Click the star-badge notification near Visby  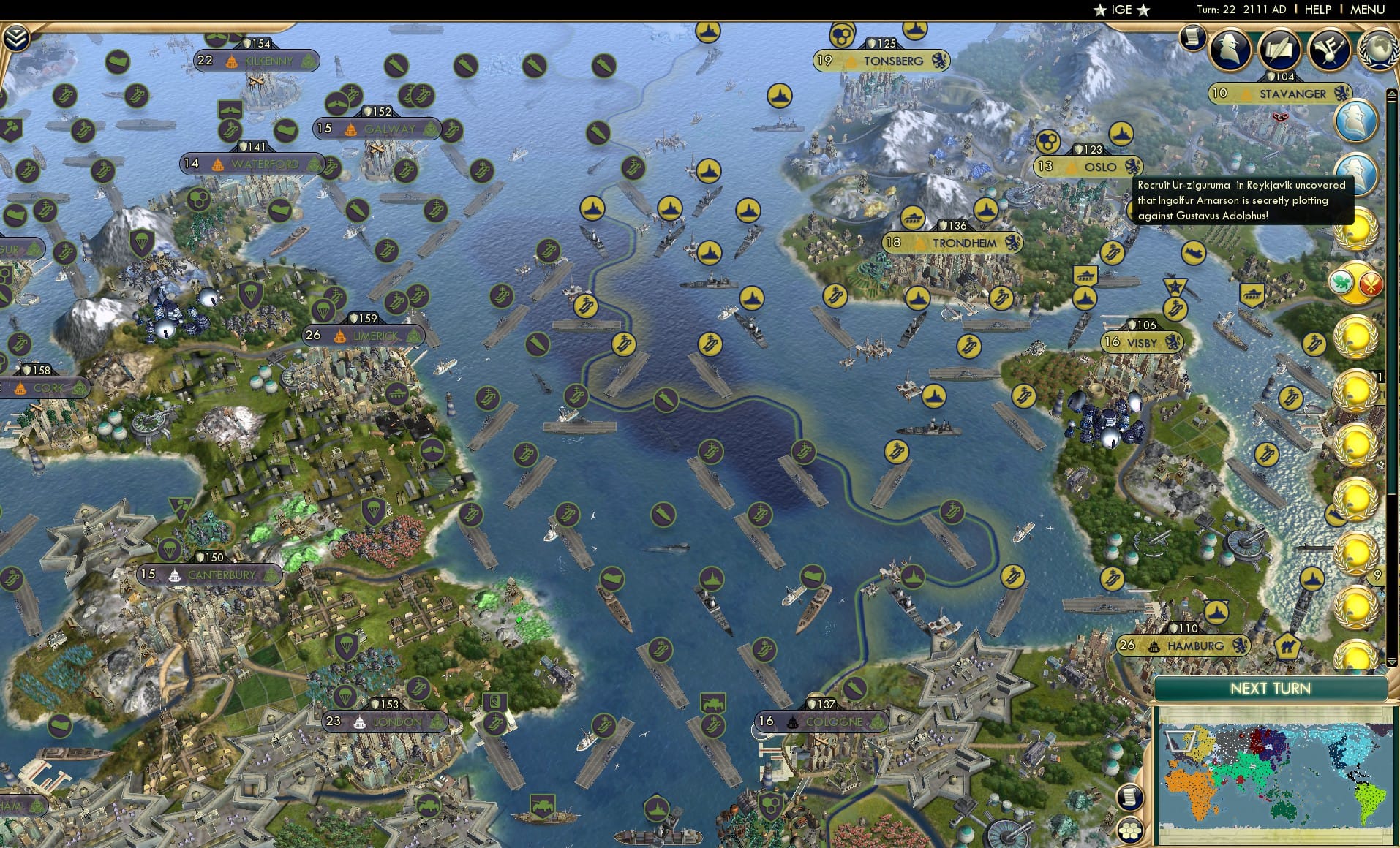point(1175,285)
